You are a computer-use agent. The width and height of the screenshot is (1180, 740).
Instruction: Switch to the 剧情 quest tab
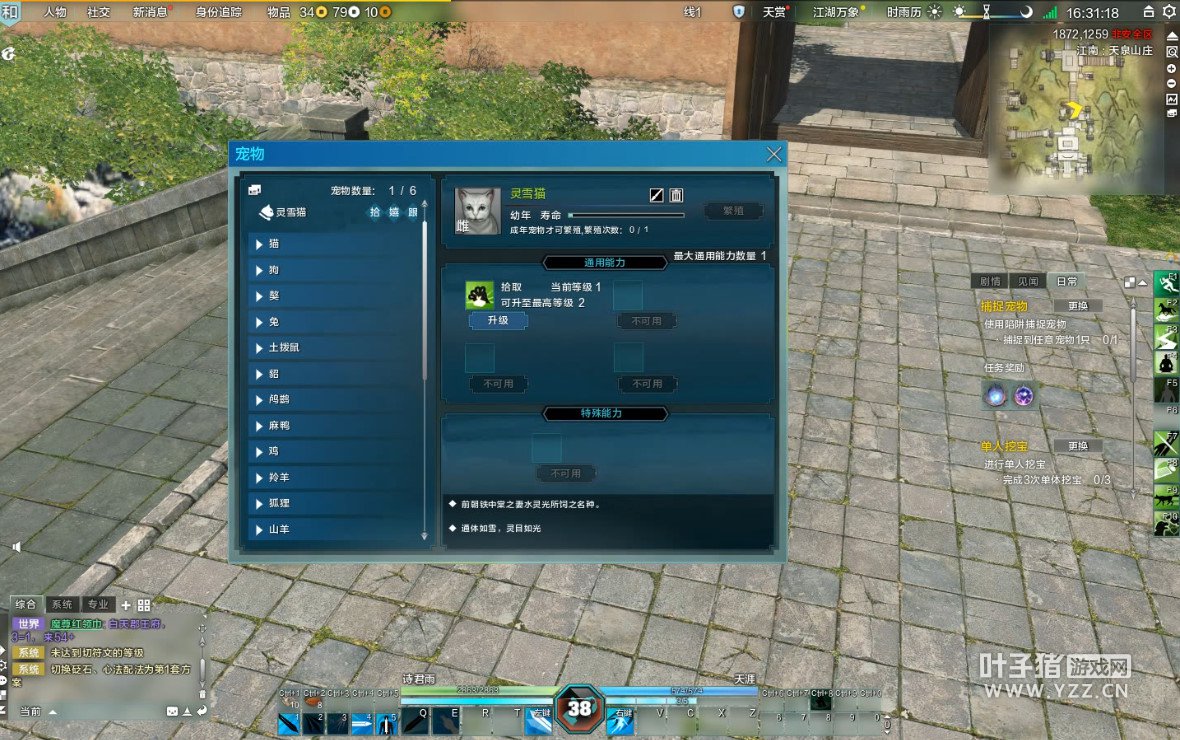(x=989, y=282)
